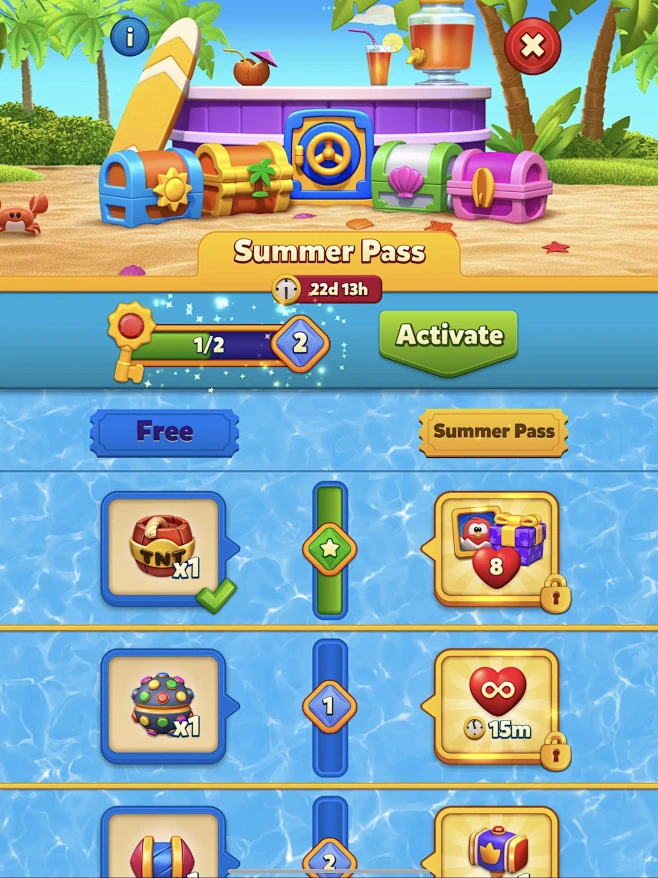Tap the Summer Pass column header
The image size is (658, 878).
pos(493,432)
